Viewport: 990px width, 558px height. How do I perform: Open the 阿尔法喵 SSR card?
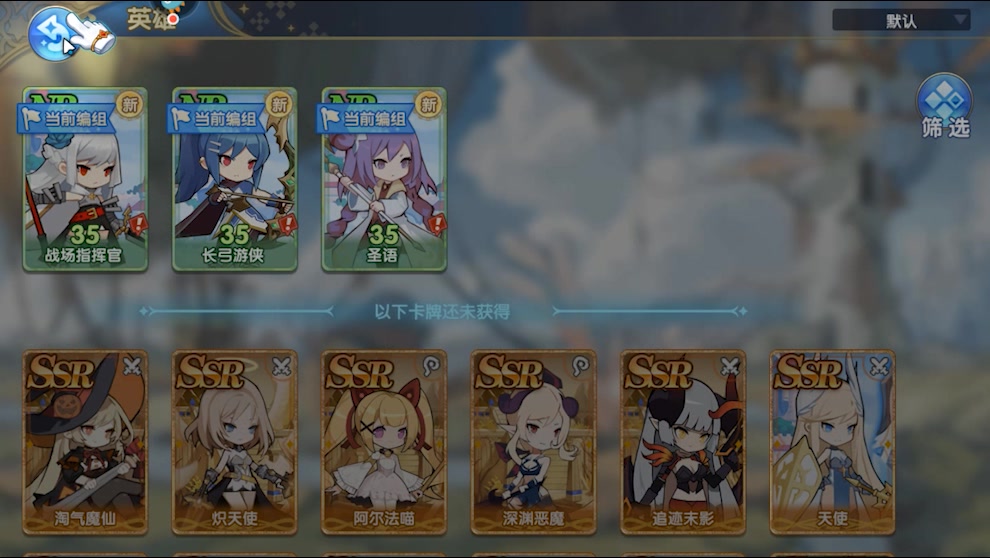click(x=383, y=441)
